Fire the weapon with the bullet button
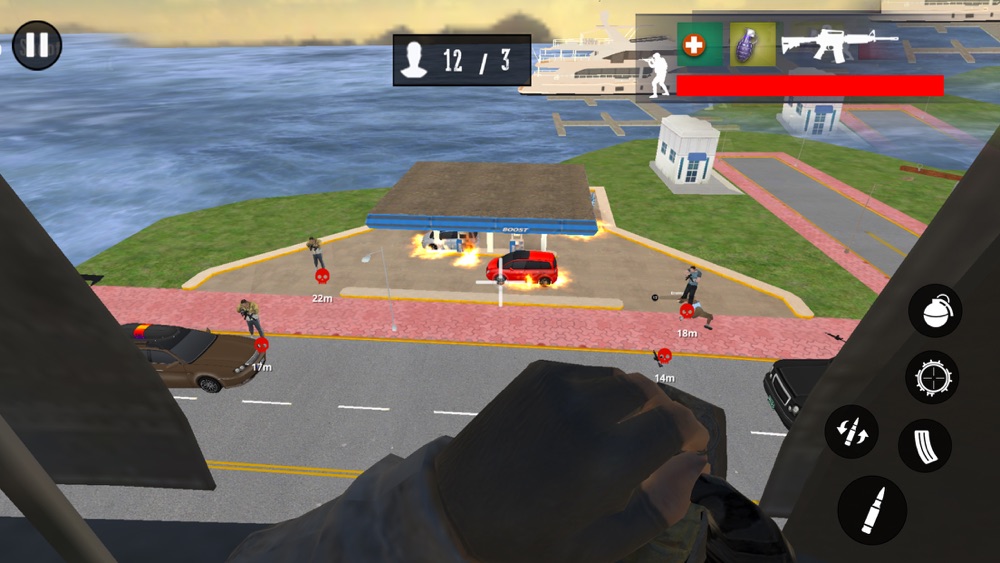The image size is (1000, 563). [872, 509]
